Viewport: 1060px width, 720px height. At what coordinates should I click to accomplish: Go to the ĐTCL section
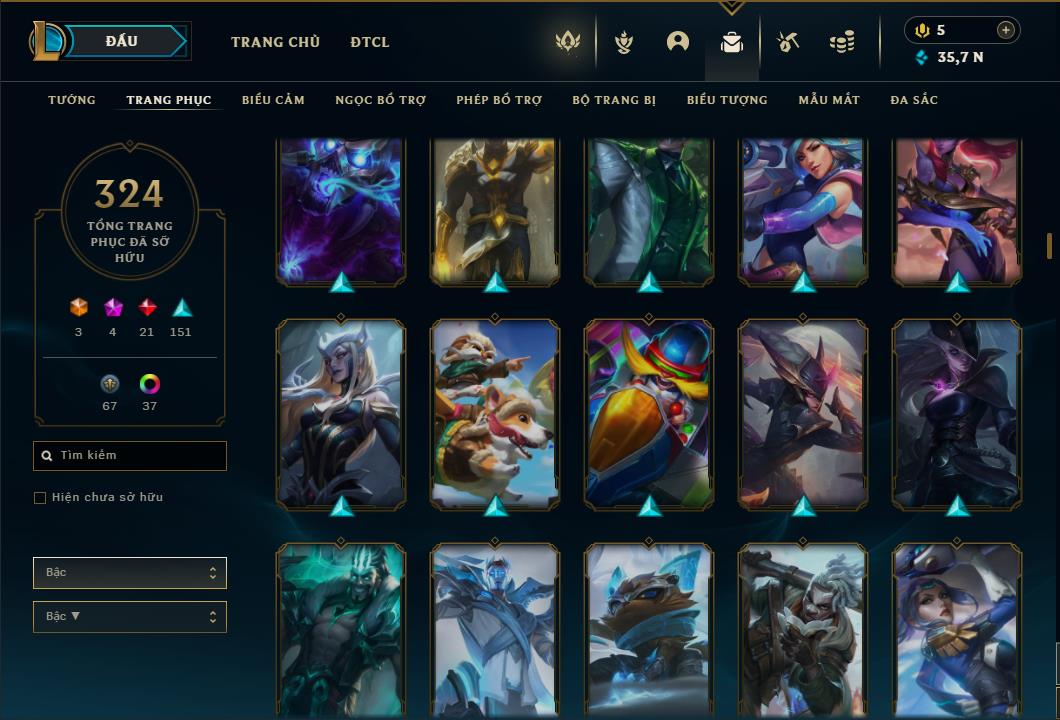370,42
